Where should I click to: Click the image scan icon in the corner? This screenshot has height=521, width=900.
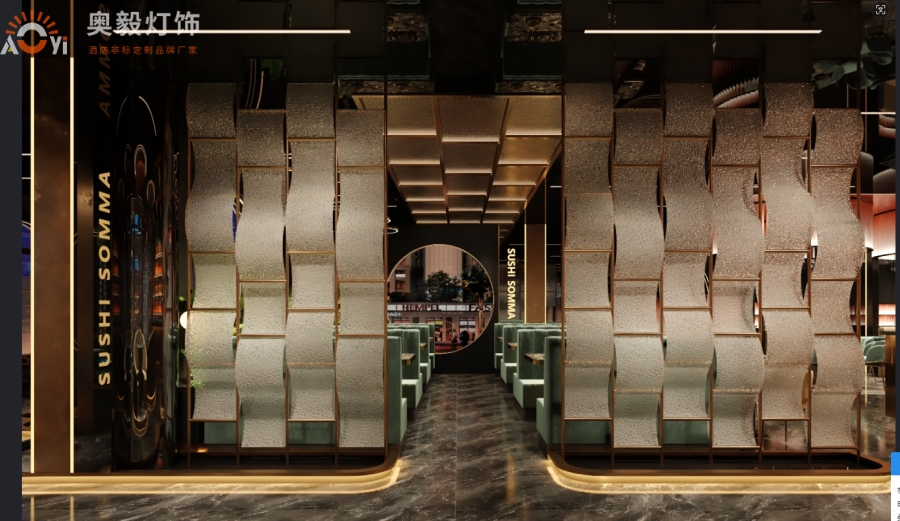880,10
